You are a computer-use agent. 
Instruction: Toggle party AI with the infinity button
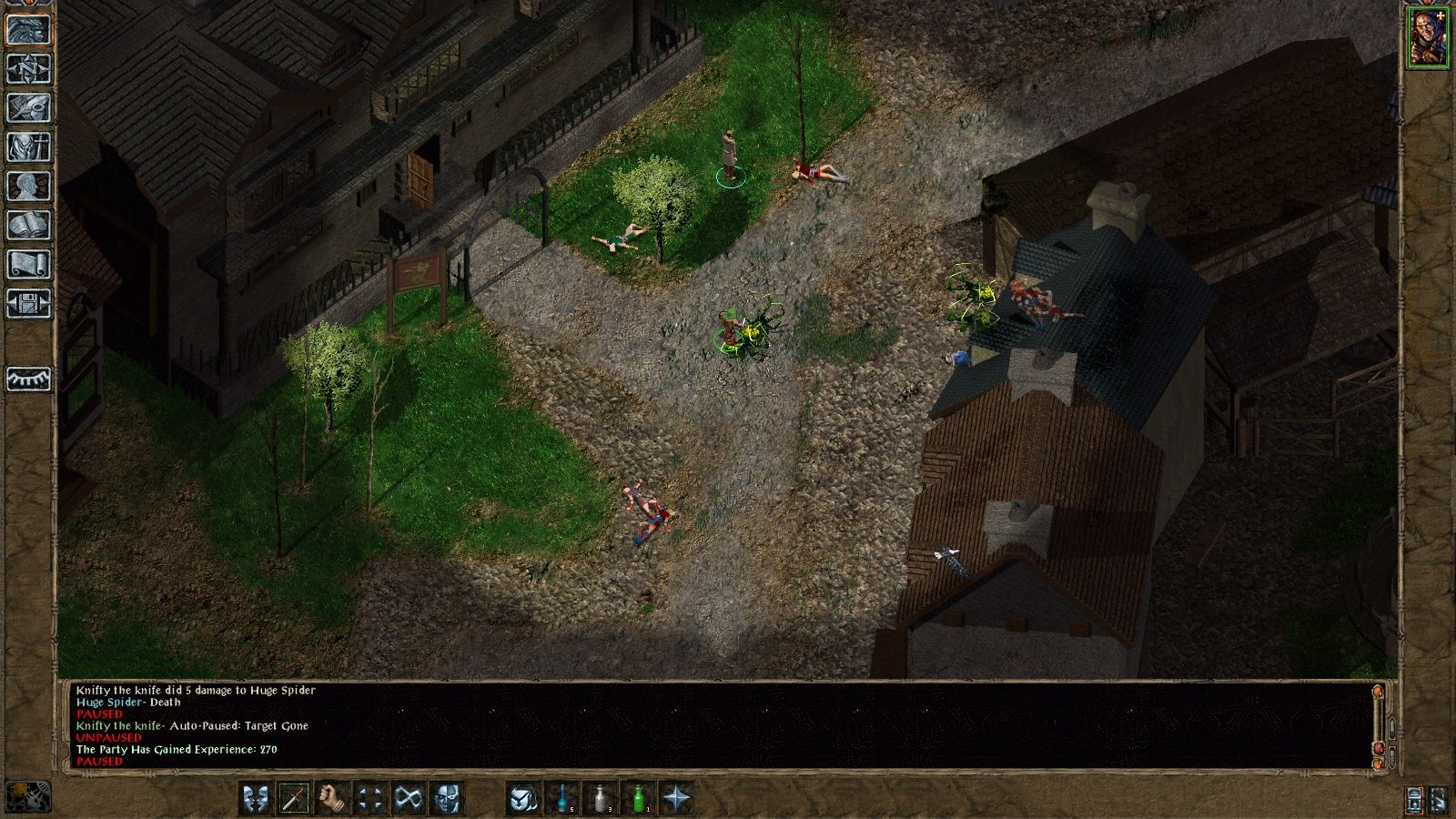[x=408, y=798]
